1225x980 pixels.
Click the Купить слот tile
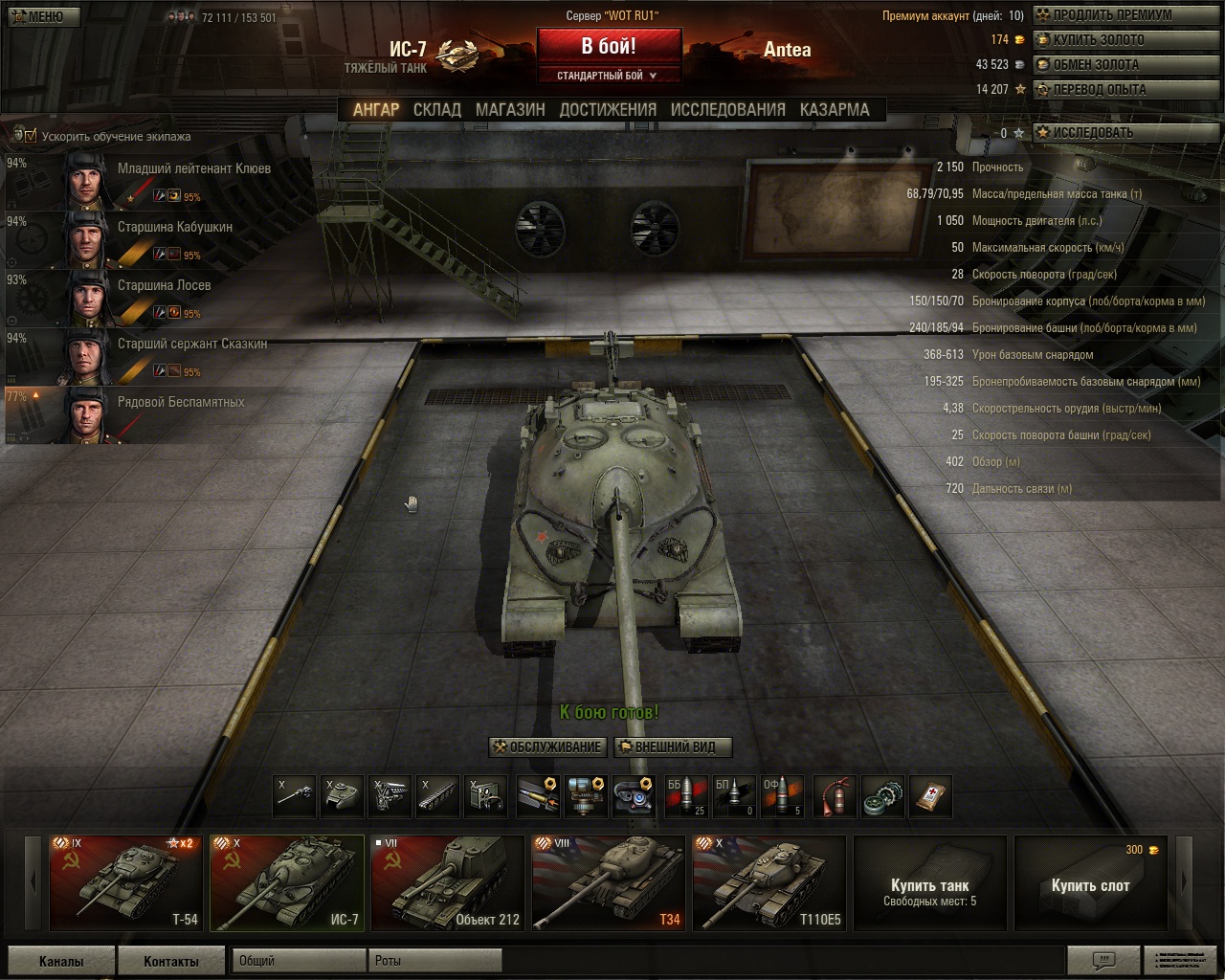click(x=1090, y=883)
